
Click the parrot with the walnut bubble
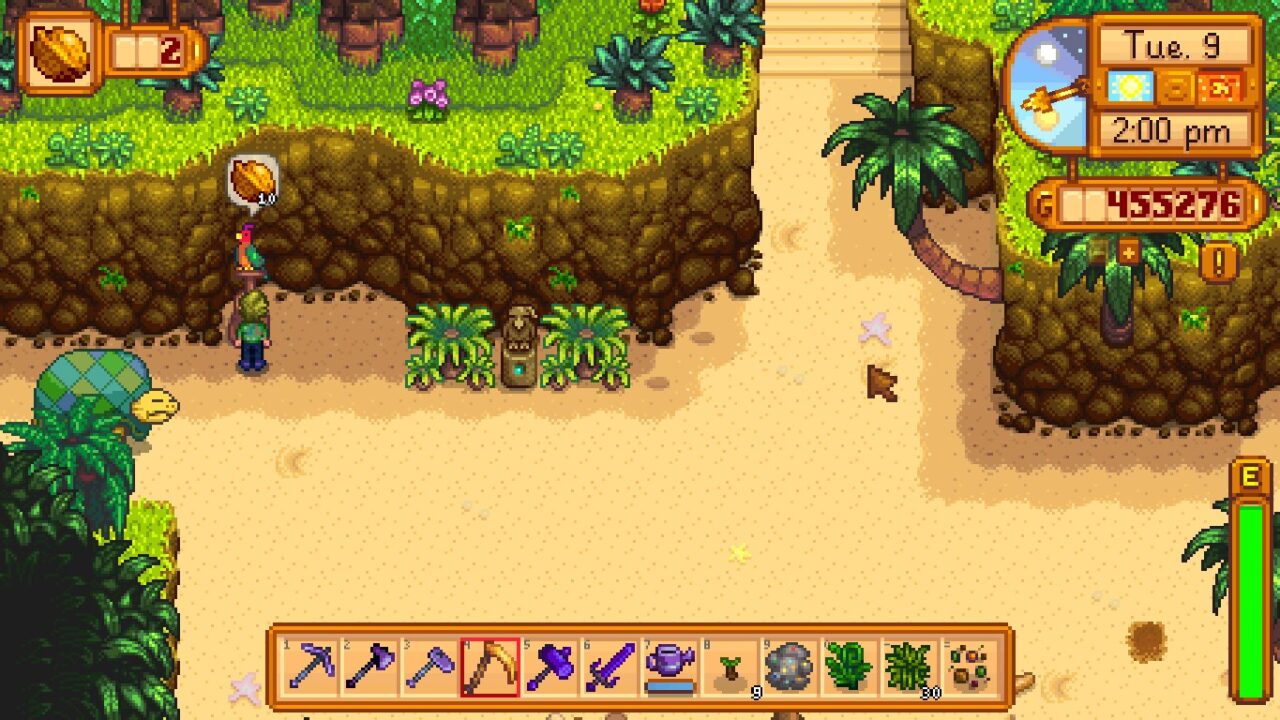251,249
